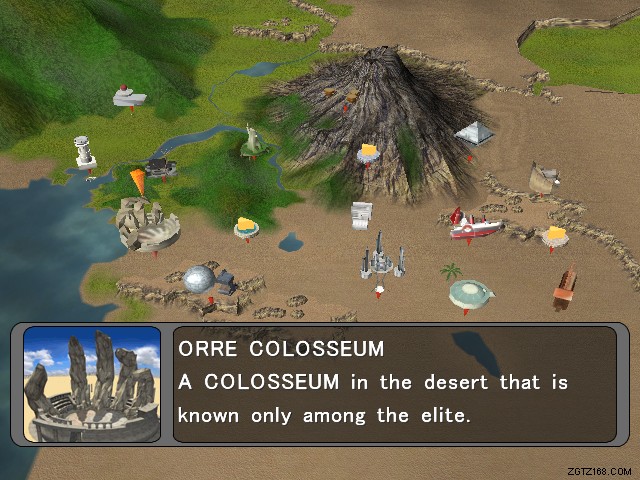
Task: Pick the dark building beside the river
Action: (x=160, y=164)
